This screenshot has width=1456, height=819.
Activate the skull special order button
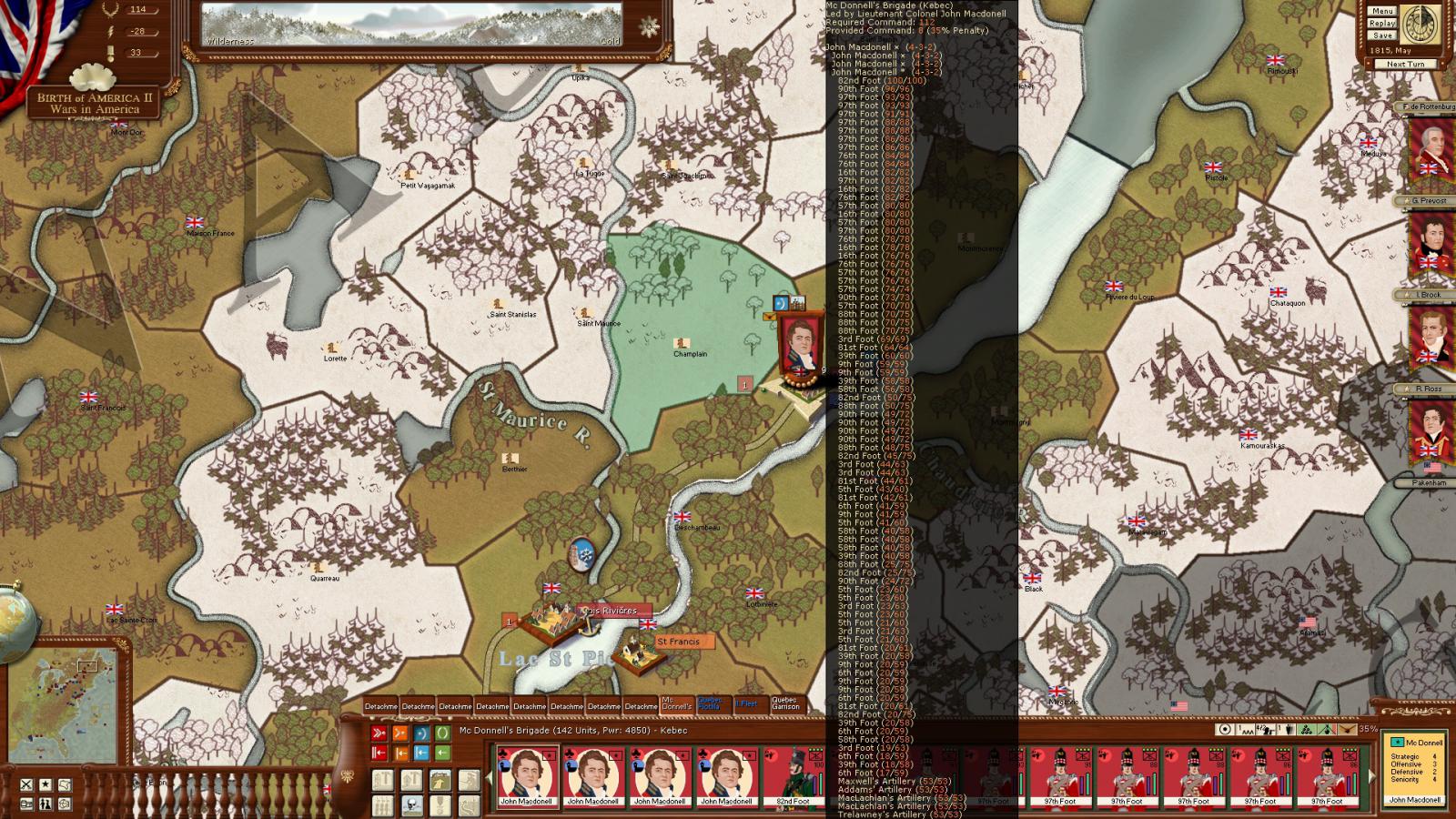411,804
